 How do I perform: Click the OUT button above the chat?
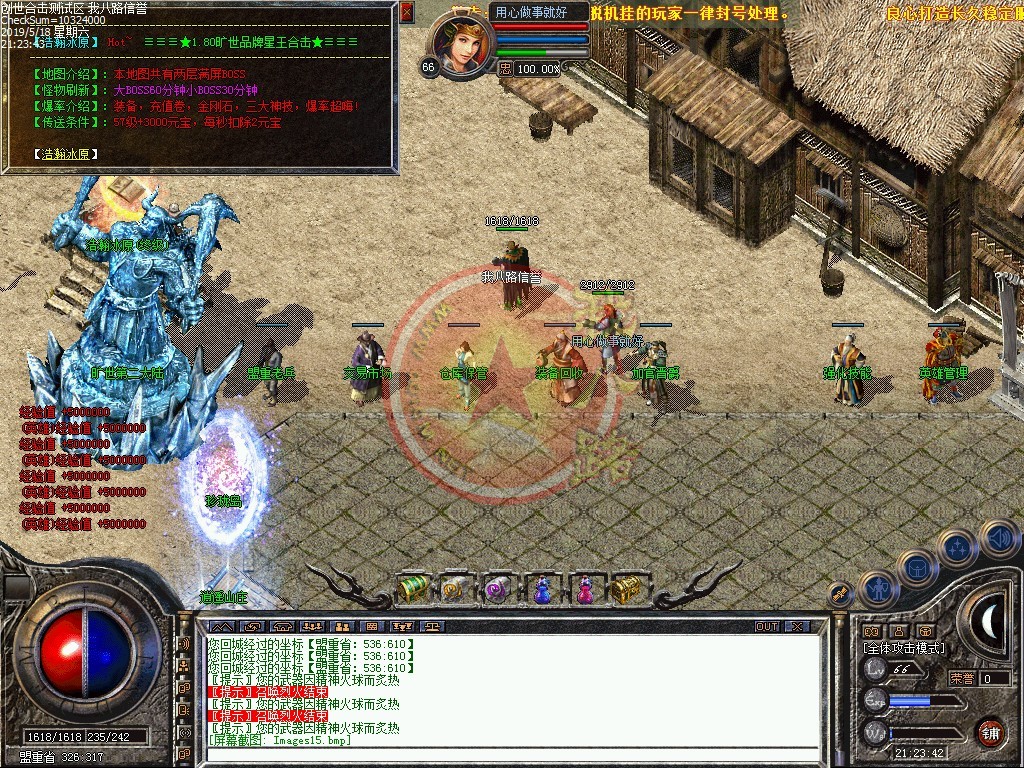pos(767,626)
